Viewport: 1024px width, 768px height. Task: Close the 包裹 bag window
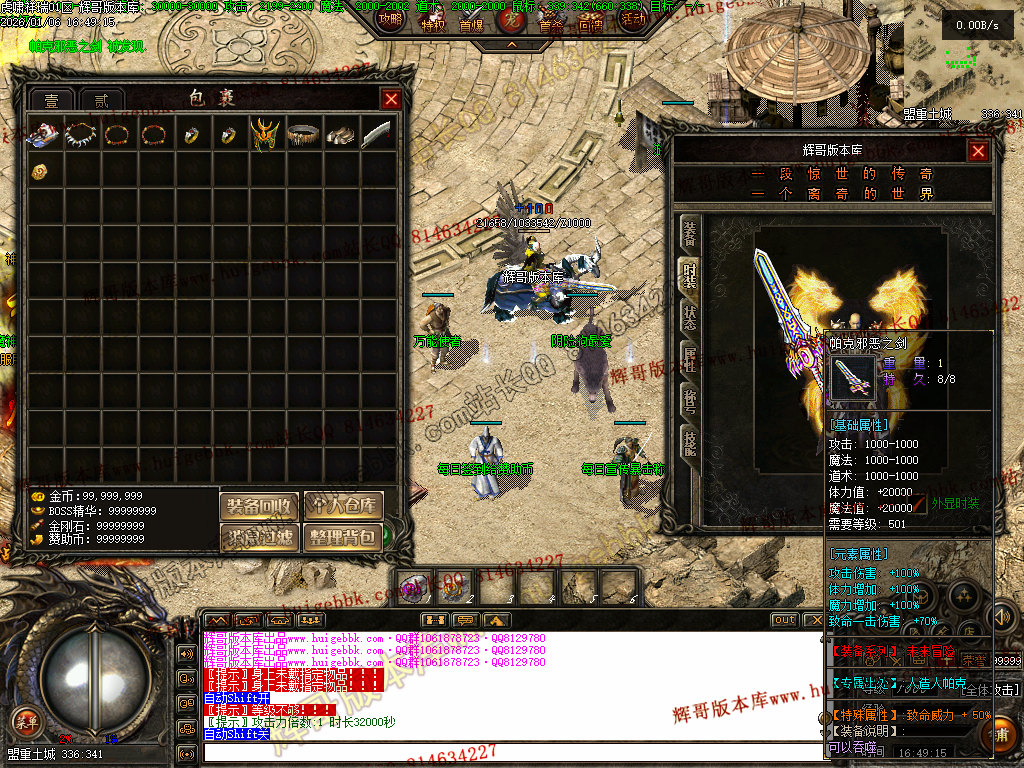391,99
